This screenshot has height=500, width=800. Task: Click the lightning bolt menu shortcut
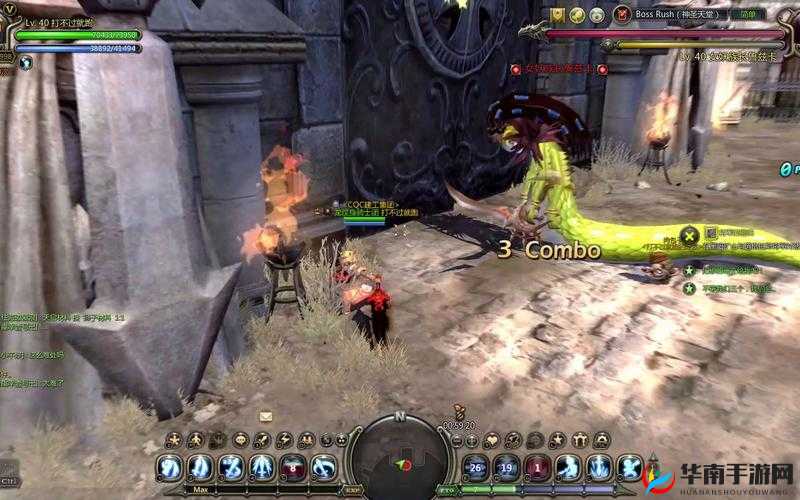(284, 440)
